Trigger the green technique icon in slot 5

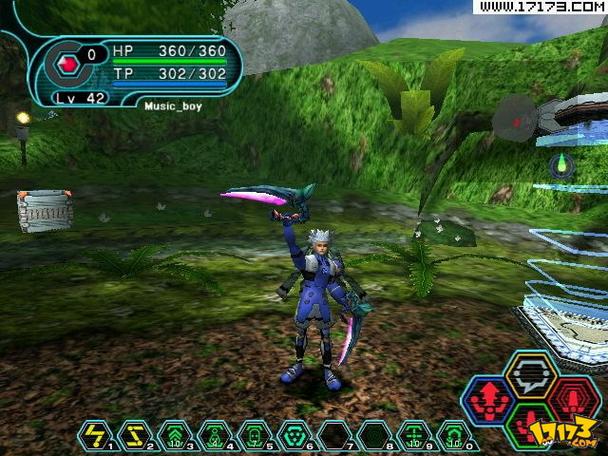pyautogui.click(x=254, y=434)
